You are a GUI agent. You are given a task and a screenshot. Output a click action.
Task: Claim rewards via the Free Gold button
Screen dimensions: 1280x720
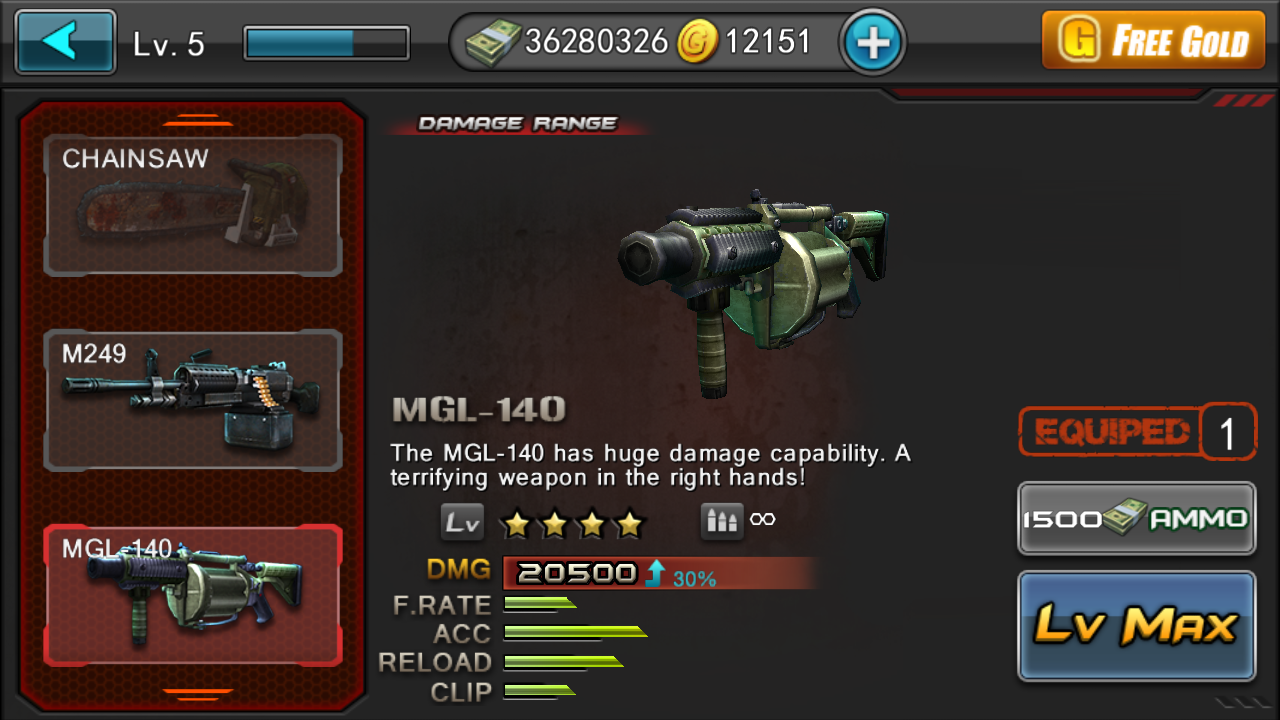[1152, 41]
